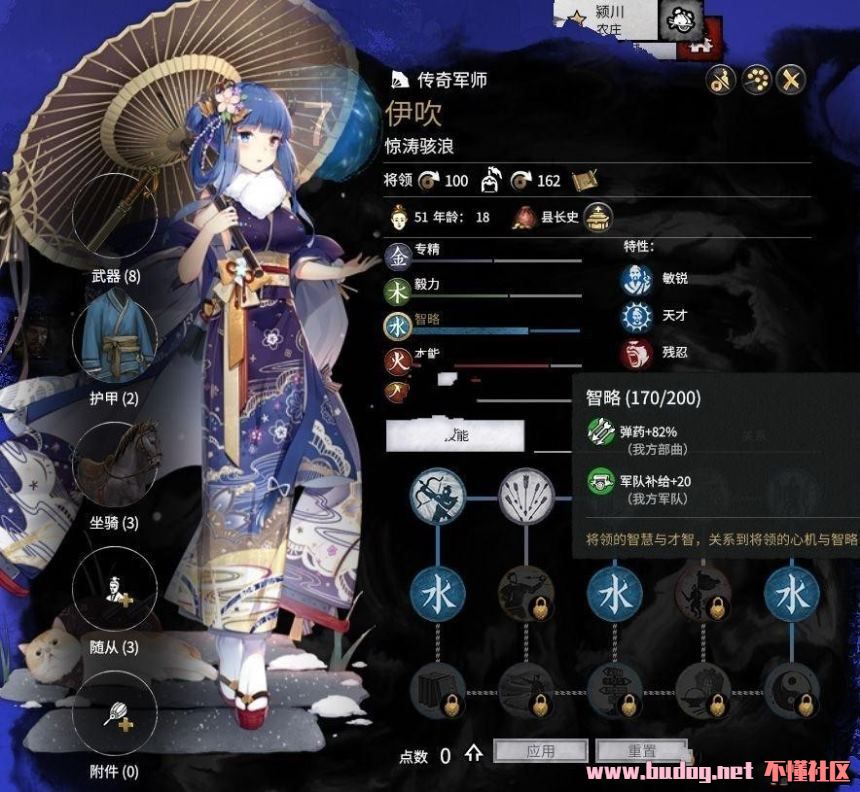Click the 重置 (reset) button
The width and height of the screenshot is (860, 792).
(641, 751)
